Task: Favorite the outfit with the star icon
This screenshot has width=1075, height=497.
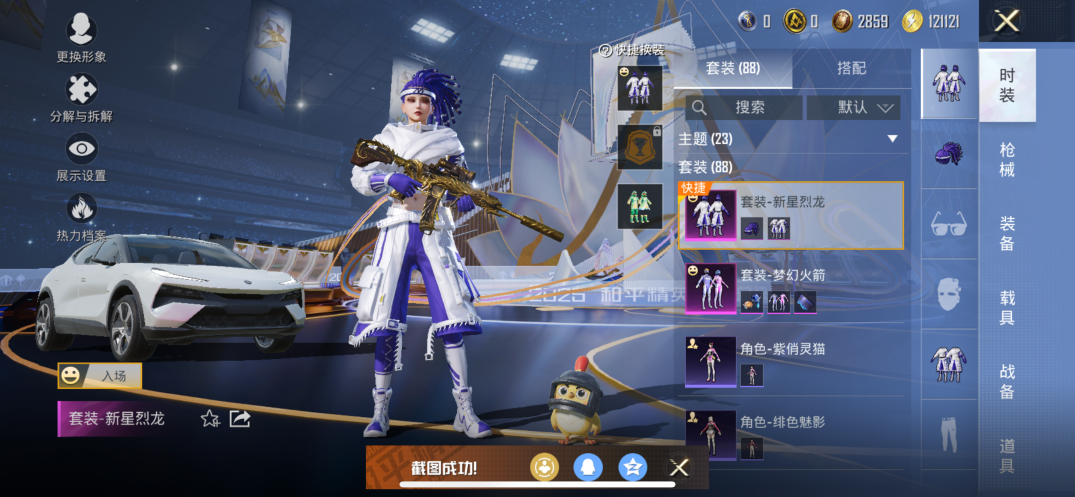Action: [x=210, y=419]
